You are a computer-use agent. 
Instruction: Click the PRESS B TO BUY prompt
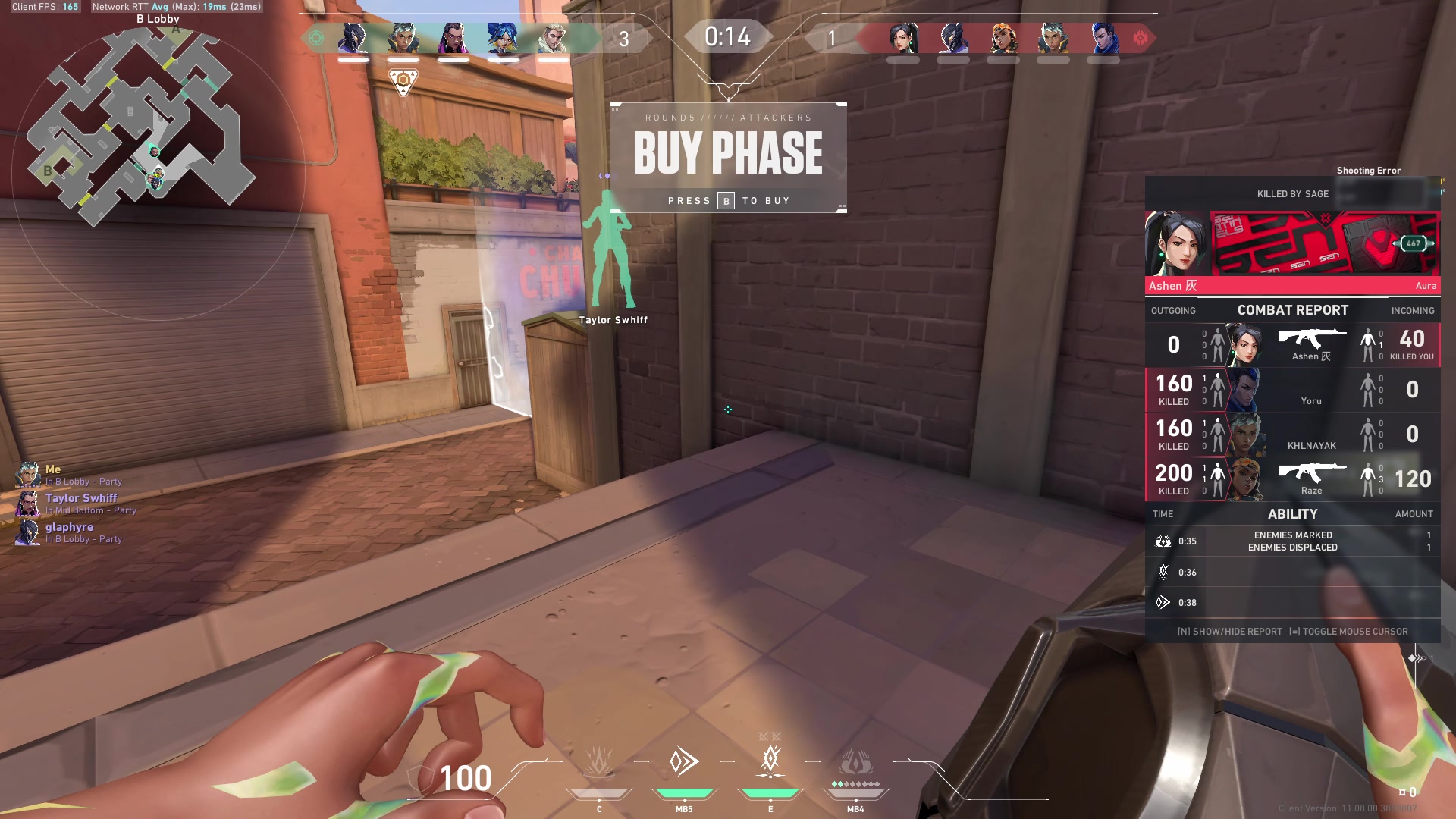(x=728, y=200)
